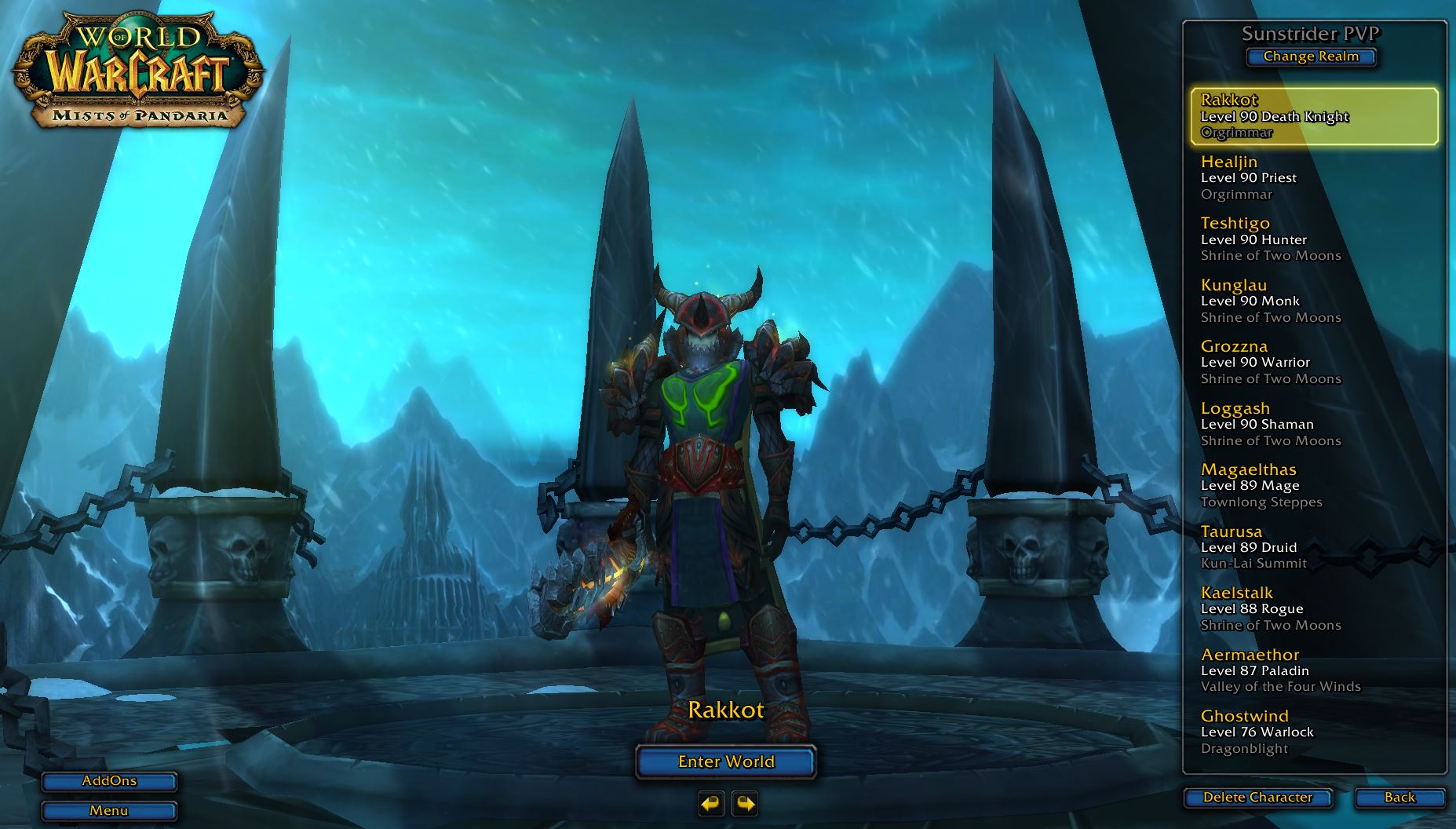Open the game Menu
The width and height of the screenshot is (1456, 829).
point(109,811)
